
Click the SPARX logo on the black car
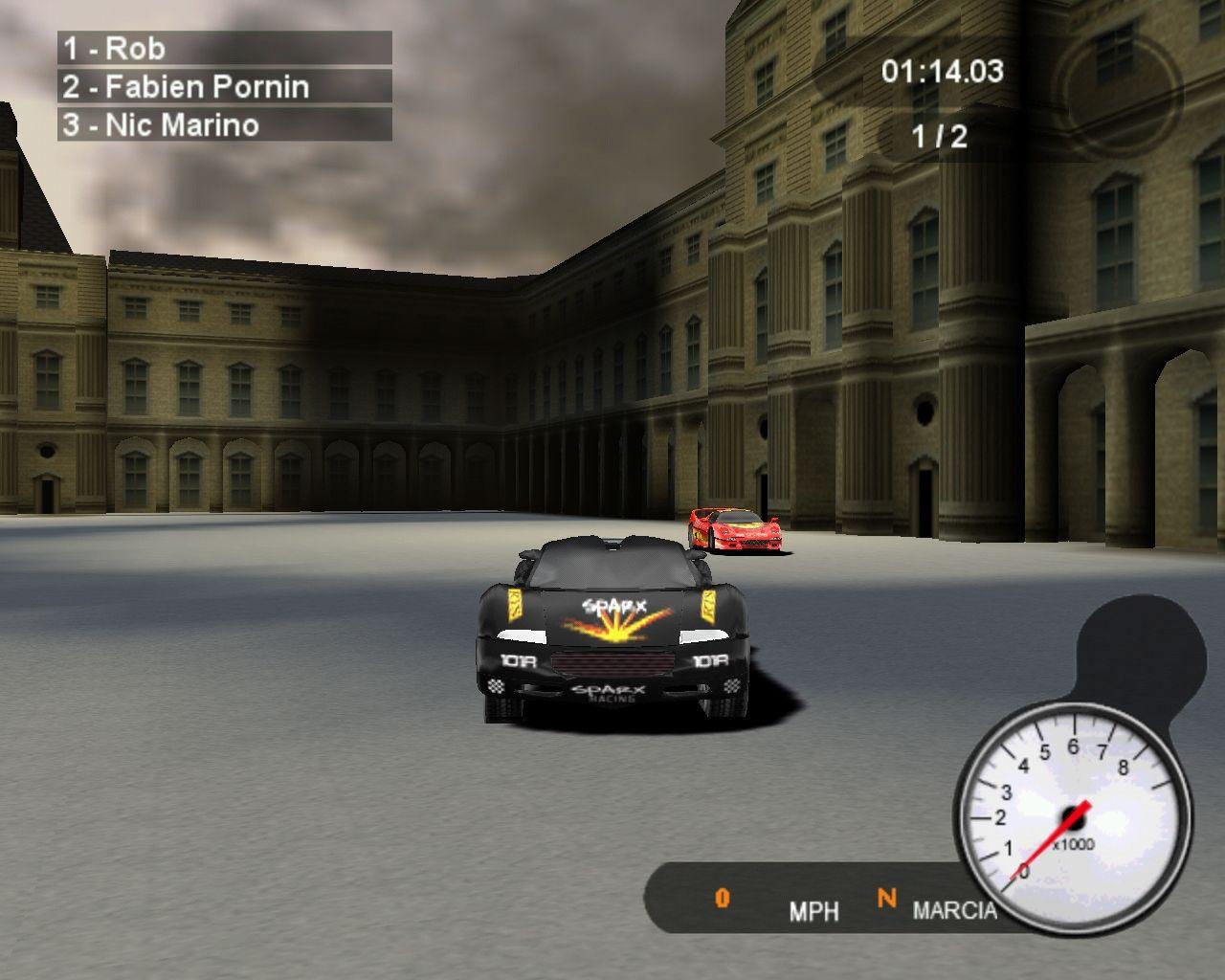(612, 607)
